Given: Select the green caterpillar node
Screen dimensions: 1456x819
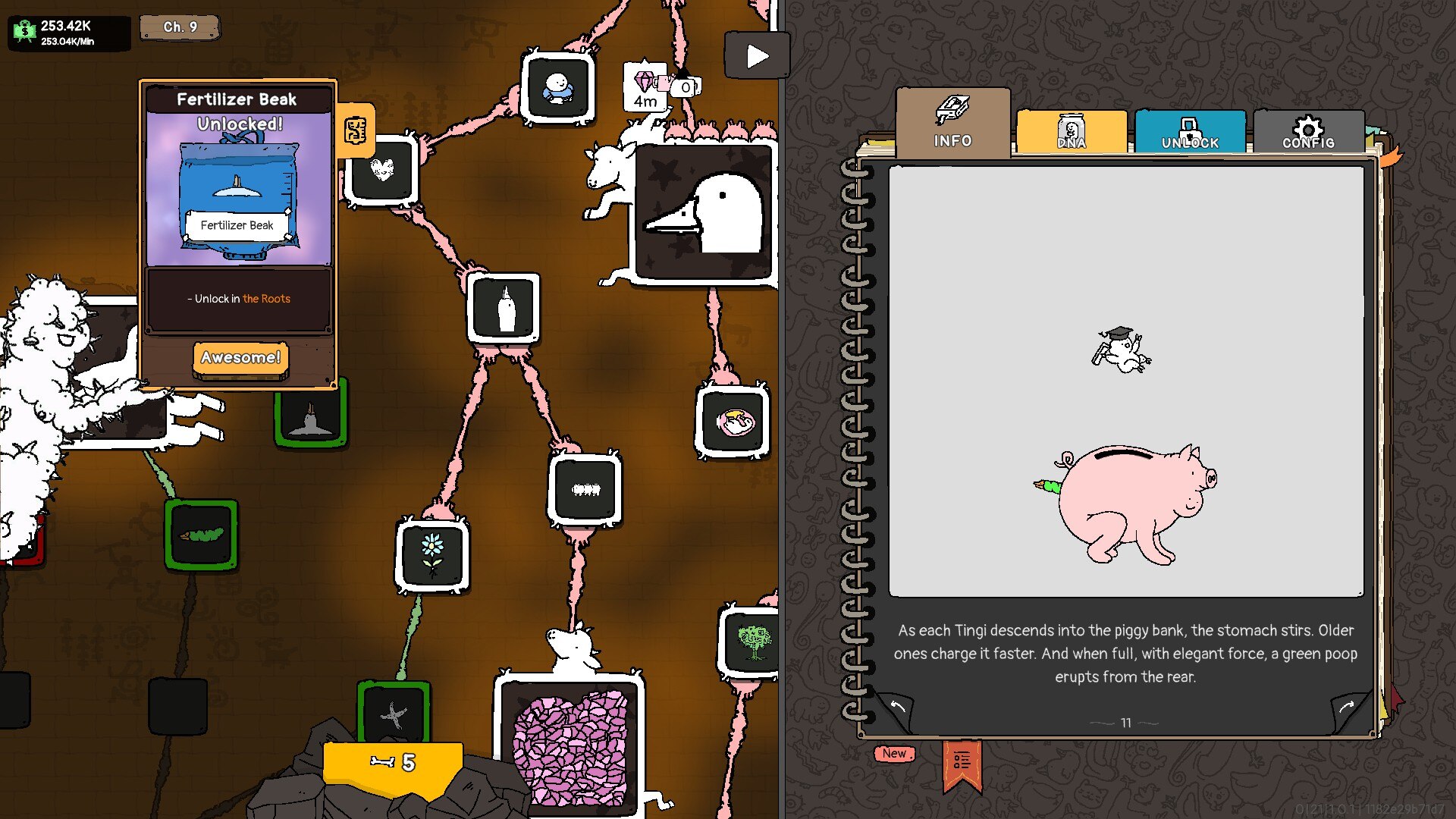Looking at the screenshot, I should click(201, 534).
